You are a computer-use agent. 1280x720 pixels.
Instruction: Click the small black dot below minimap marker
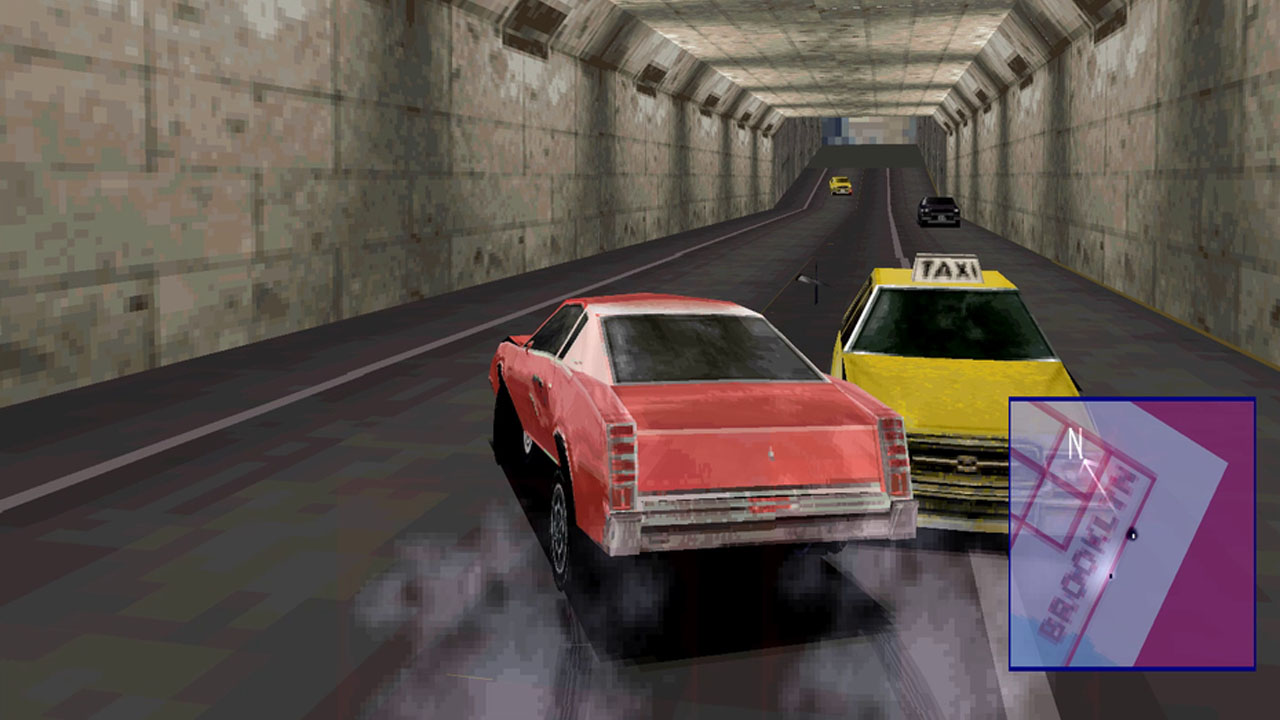[1111, 575]
